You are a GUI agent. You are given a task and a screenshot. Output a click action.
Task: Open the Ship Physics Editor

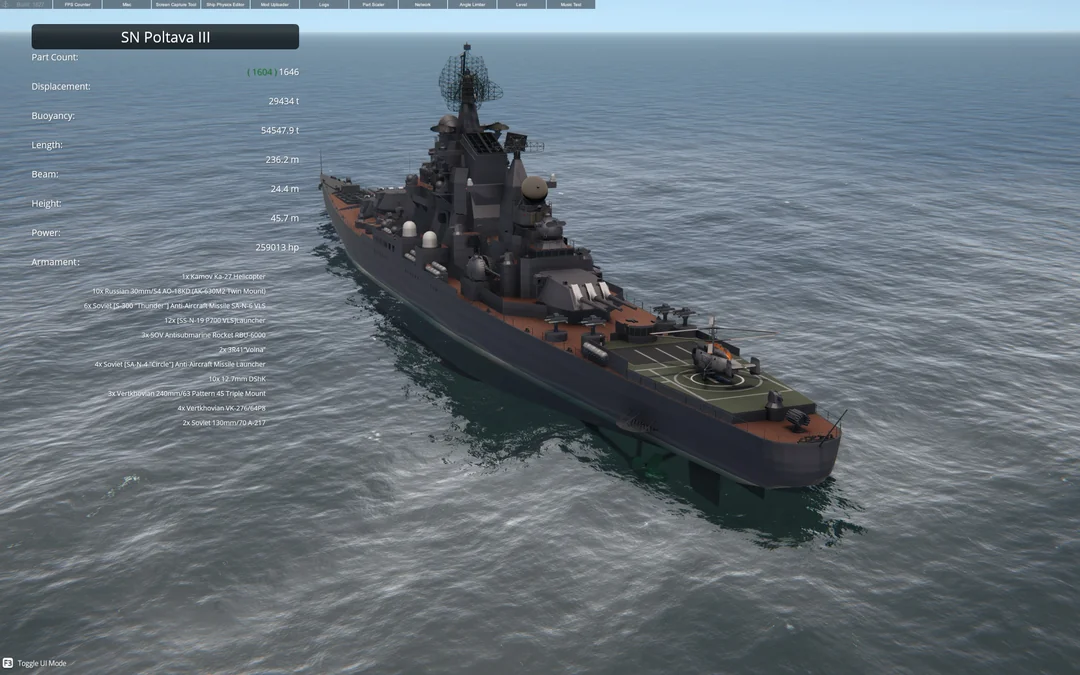225,5
